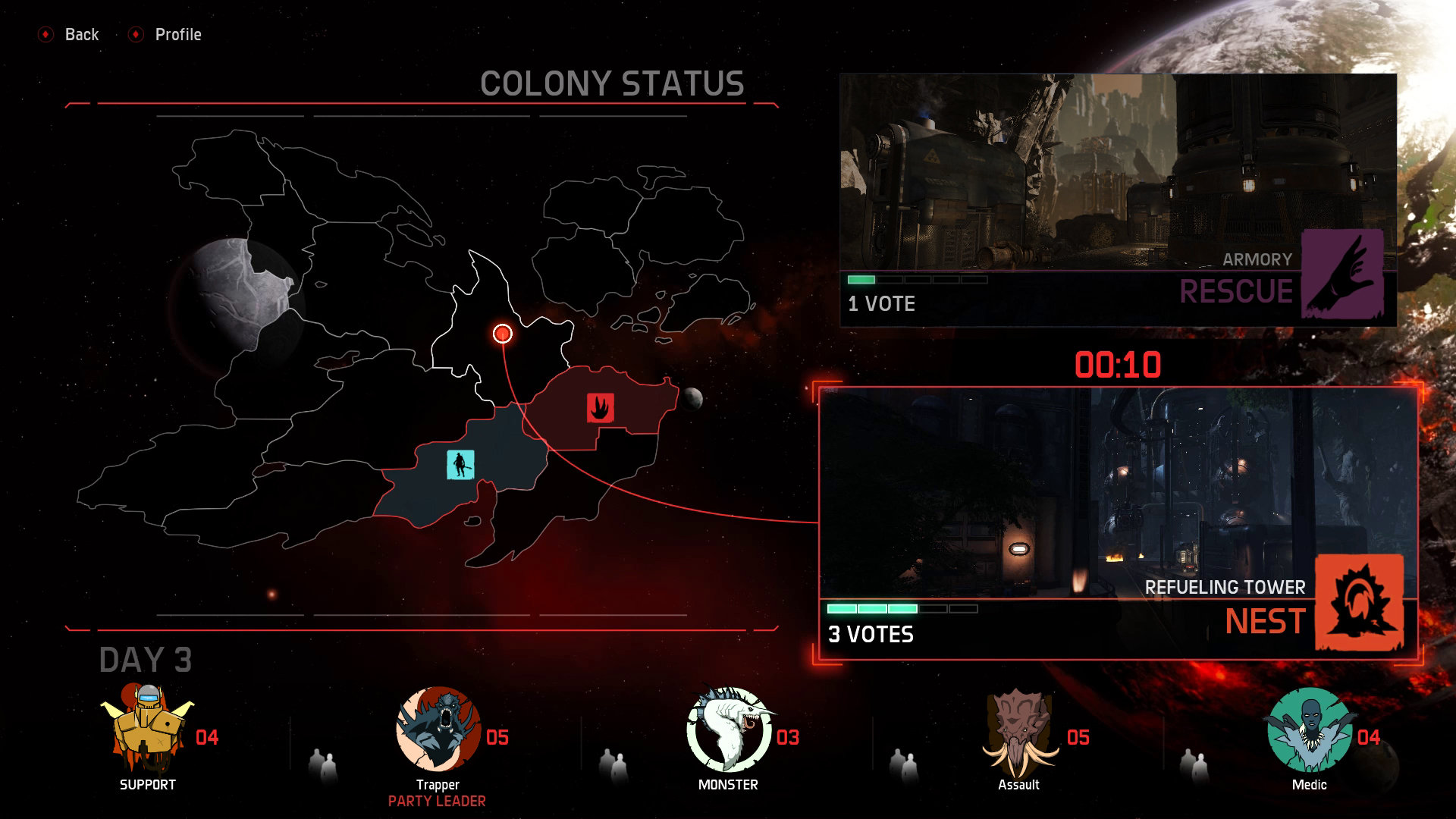Vote for the Refueling Tower Nest mission
The height and width of the screenshot is (819, 1456).
pyautogui.click(x=1118, y=523)
